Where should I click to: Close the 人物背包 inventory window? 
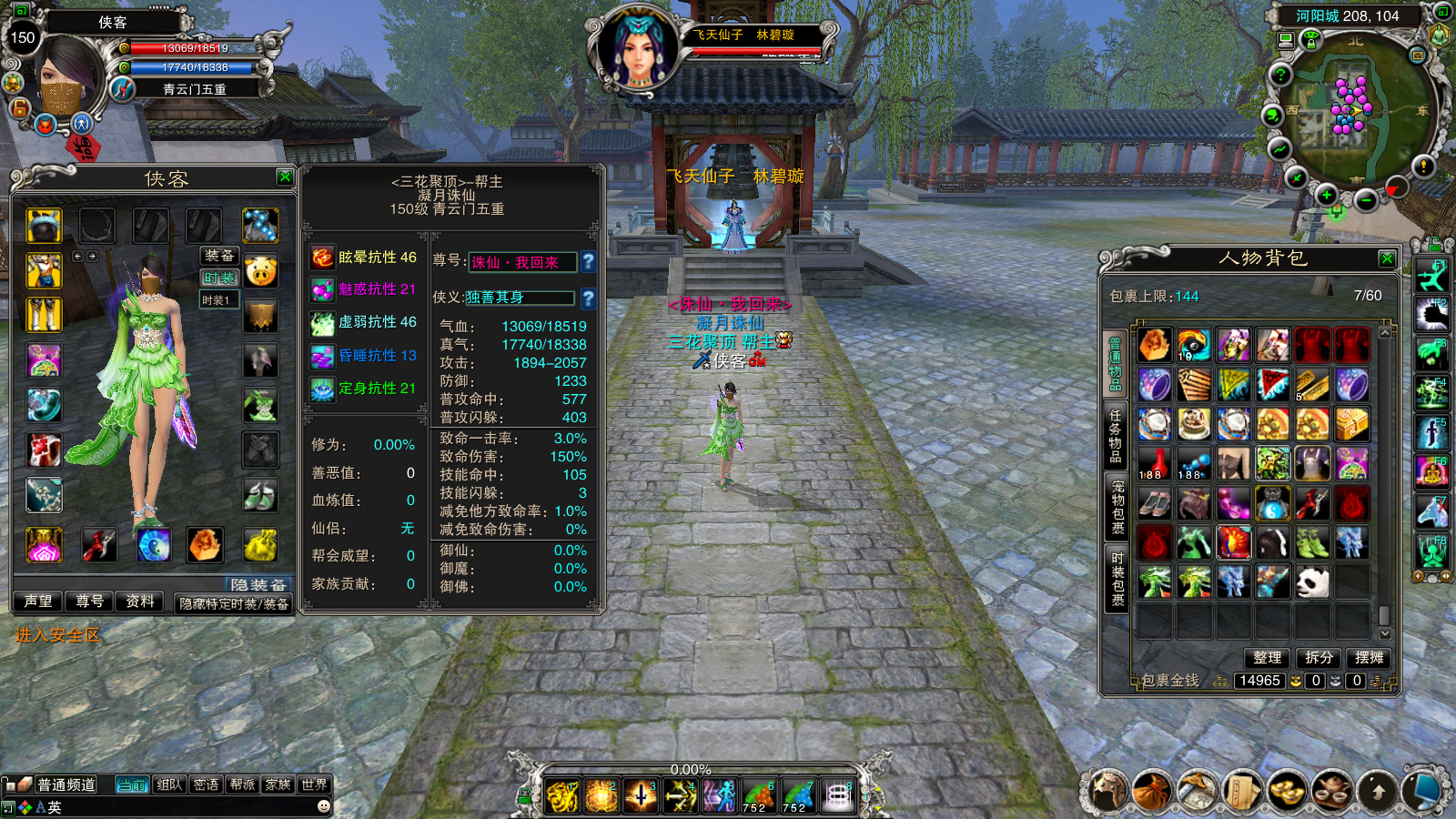(1387, 258)
